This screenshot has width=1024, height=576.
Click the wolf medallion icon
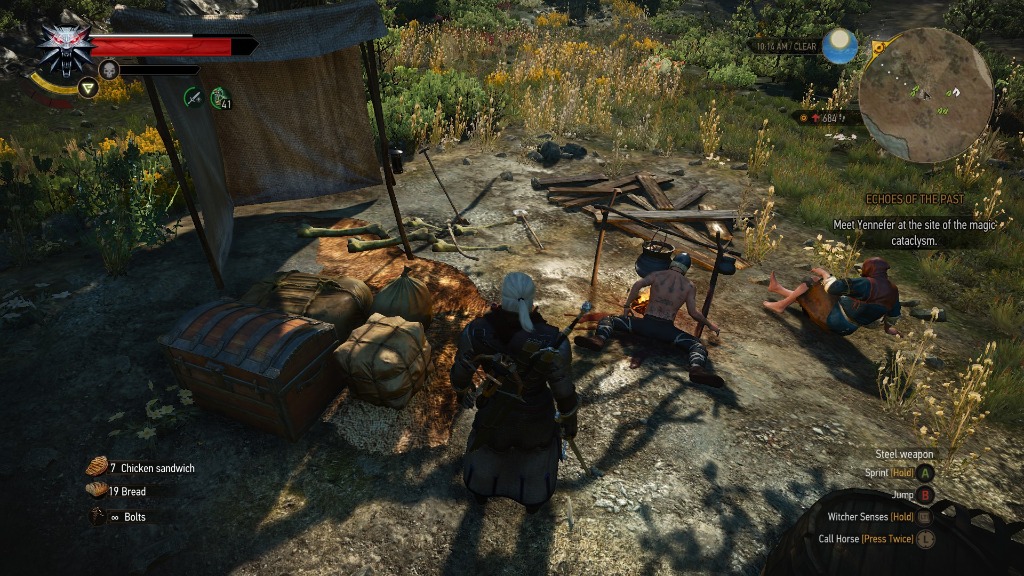pyautogui.click(x=65, y=47)
